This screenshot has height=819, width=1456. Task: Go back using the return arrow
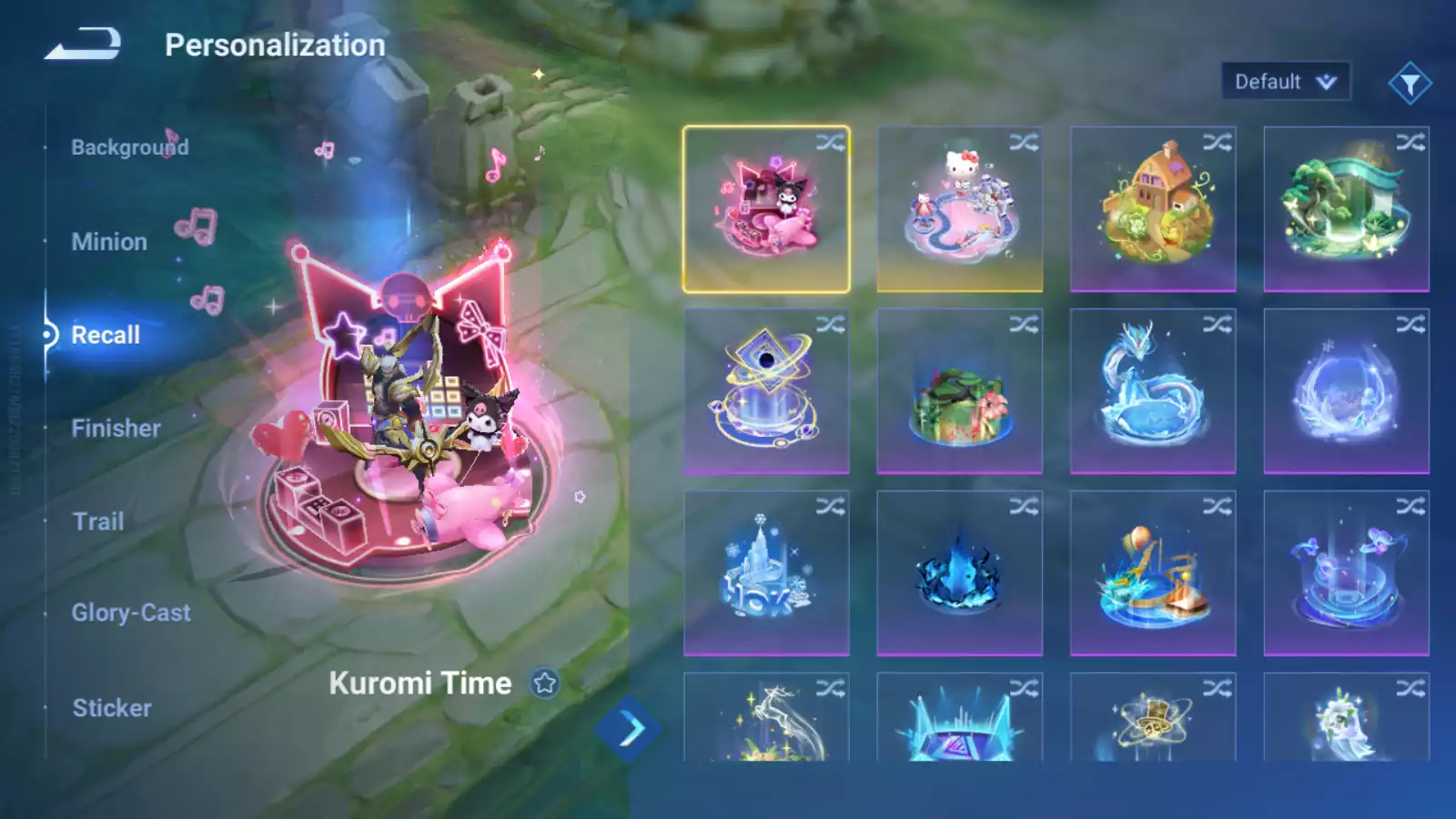pos(83,44)
